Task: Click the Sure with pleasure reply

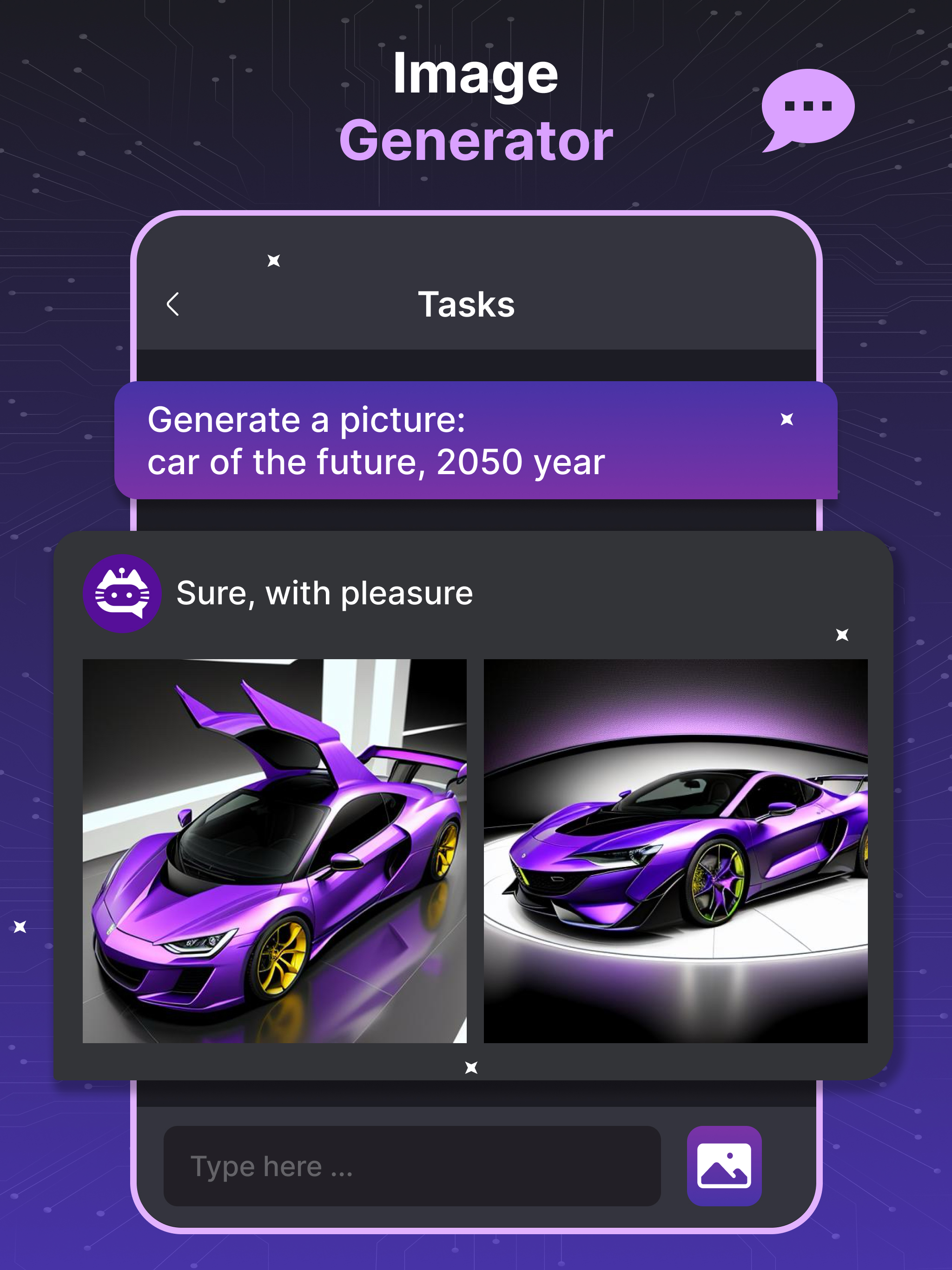Action: click(324, 594)
